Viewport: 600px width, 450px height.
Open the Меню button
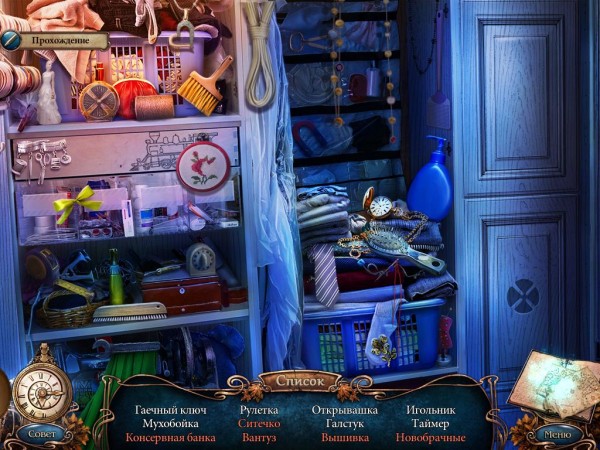(x=556, y=433)
